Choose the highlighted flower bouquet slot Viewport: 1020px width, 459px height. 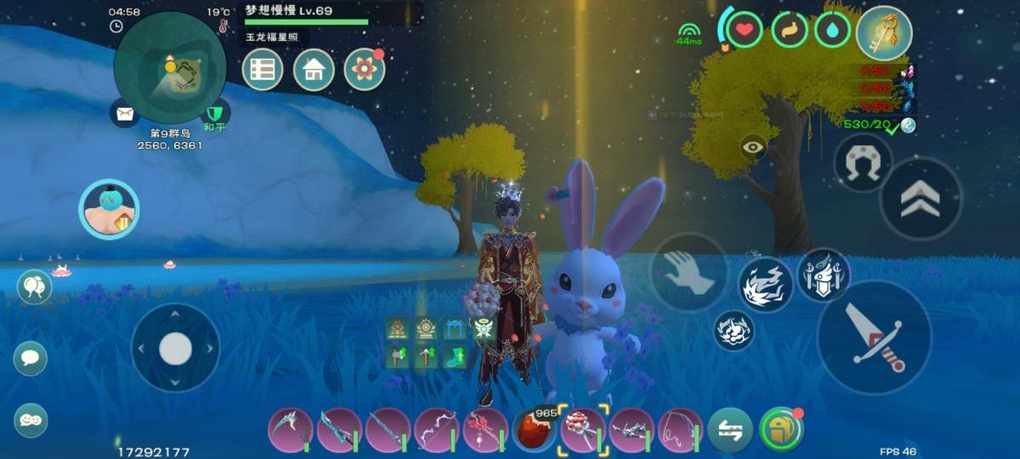(583, 431)
